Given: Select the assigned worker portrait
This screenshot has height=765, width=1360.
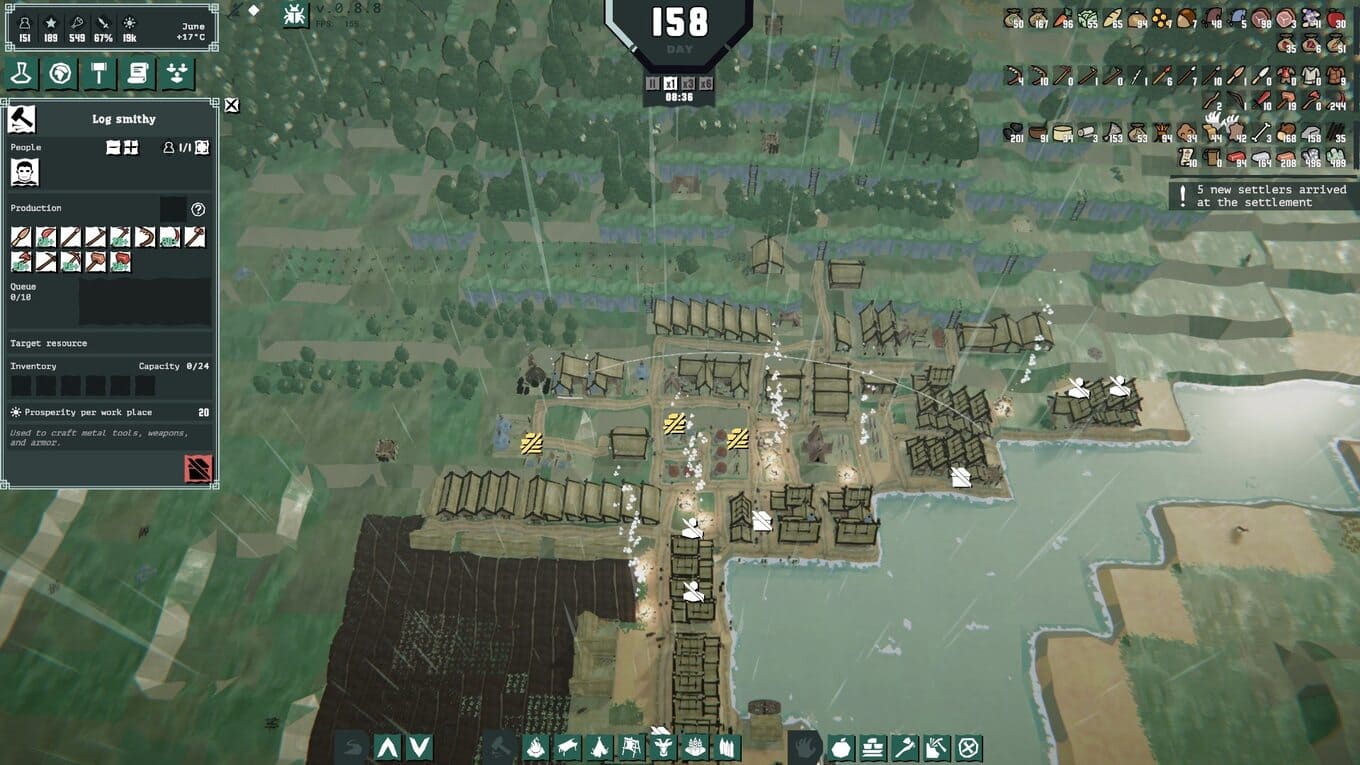Looking at the screenshot, I should pos(24,173).
